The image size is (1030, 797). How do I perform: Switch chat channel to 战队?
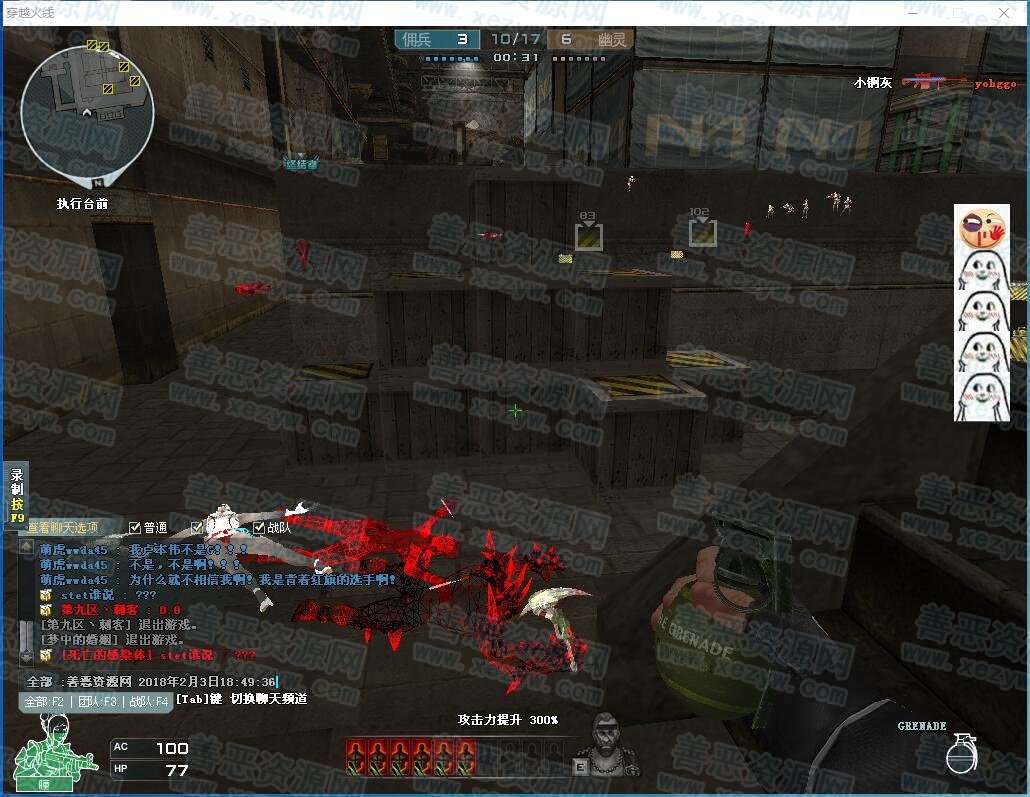(x=148, y=702)
